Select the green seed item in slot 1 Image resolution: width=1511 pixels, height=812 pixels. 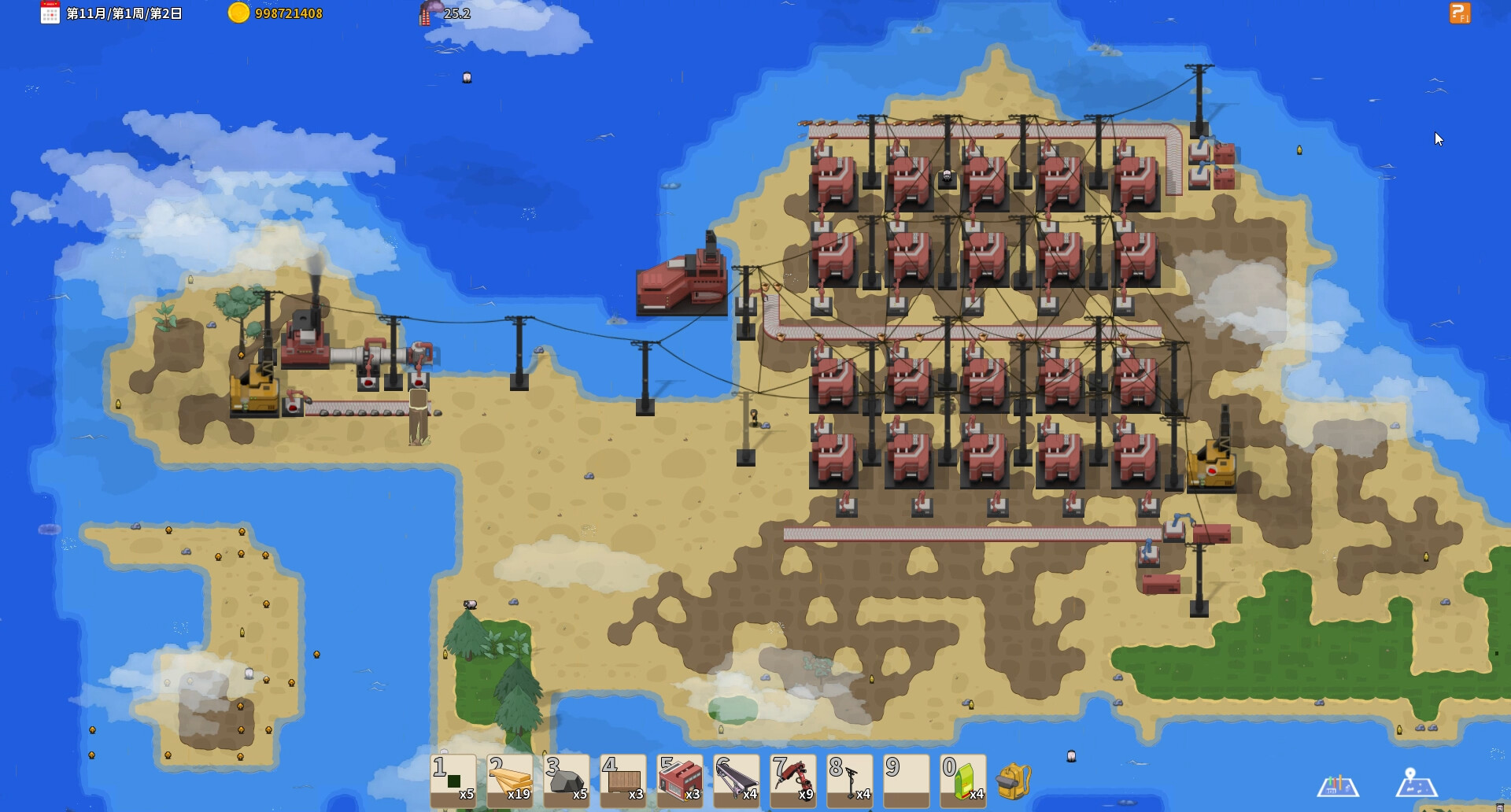453,781
